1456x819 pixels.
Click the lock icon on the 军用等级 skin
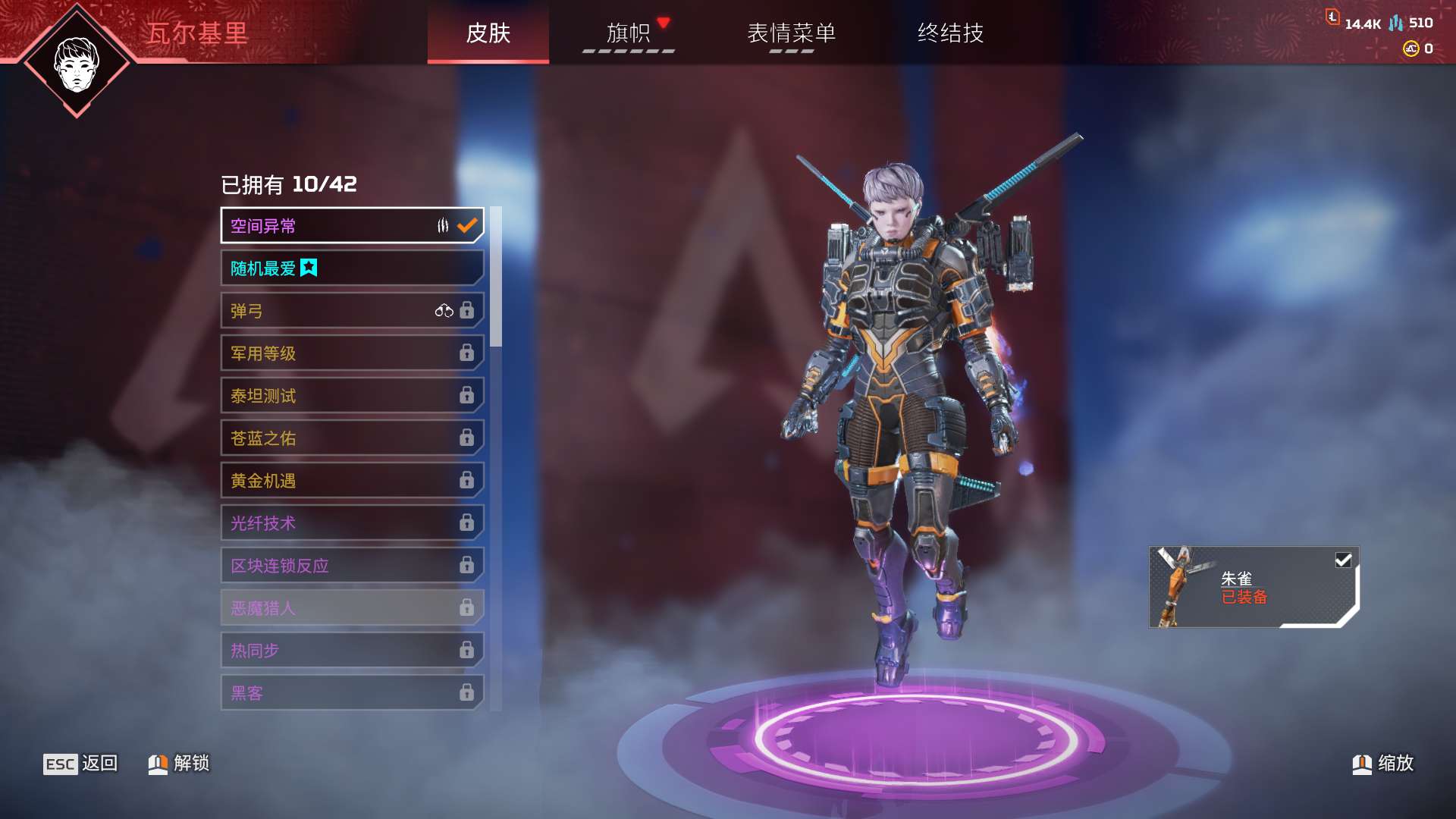[469, 353]
